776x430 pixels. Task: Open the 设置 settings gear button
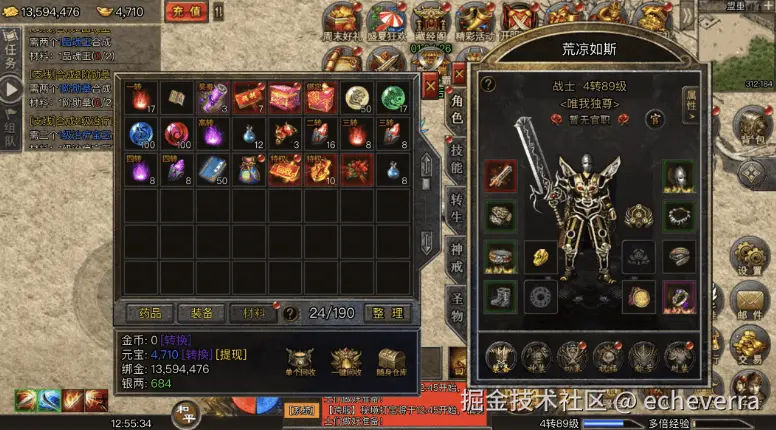[x=749, y=258]
